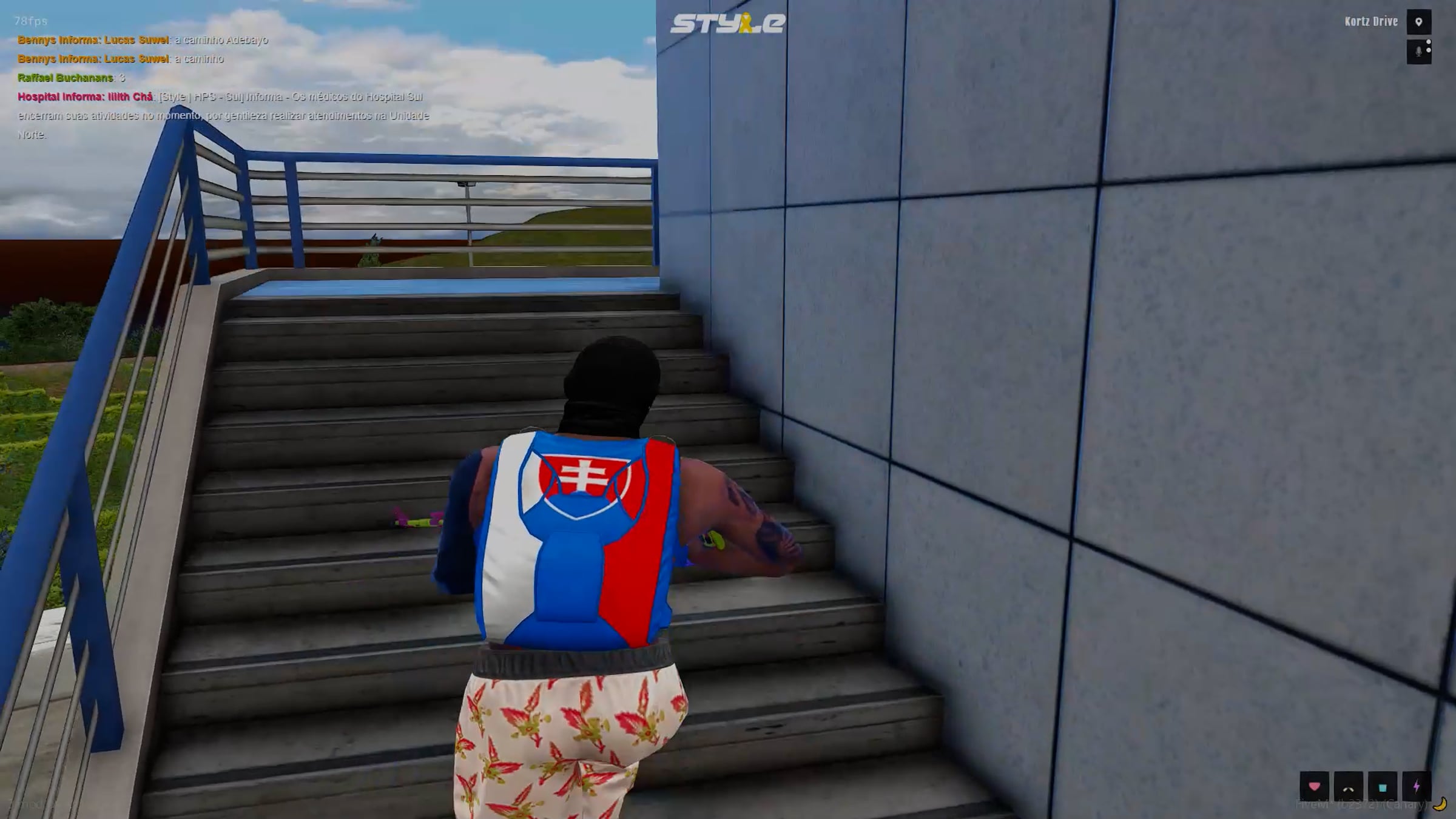Click the yellow banana icon in the corner
The width and height of the screenshot is (1456, 819).
[x=1440, y=805]
